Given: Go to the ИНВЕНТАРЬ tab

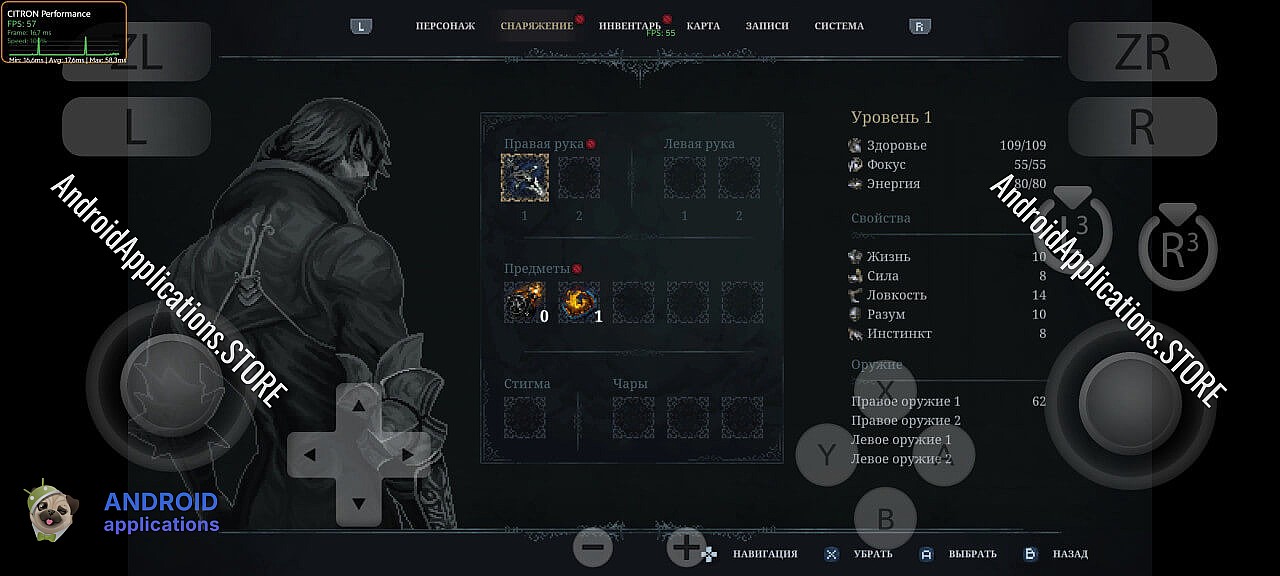Looking at the screenshot, I should tap(630, 26).
